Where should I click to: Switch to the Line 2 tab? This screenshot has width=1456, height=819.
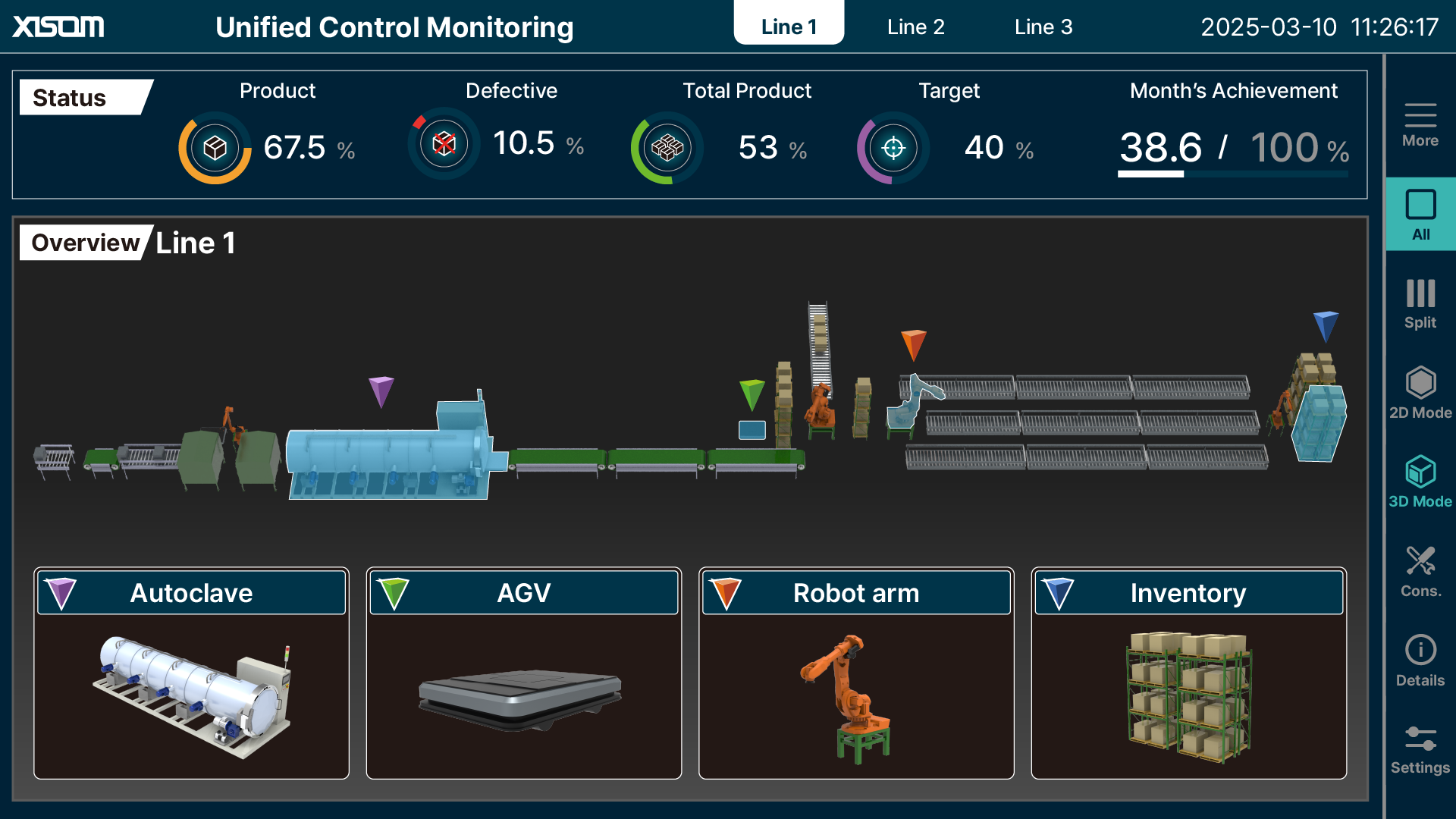coord(915,27)
